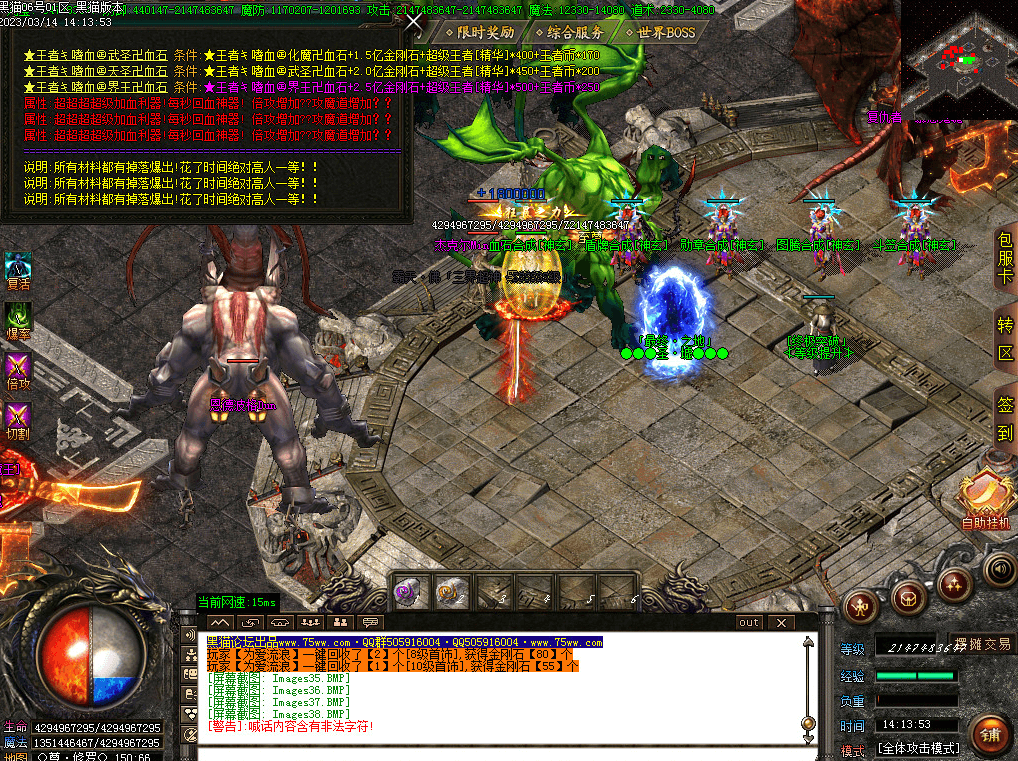1018x761 pixels.
Task: Open the character equipment round button
Action: (862, 606)
